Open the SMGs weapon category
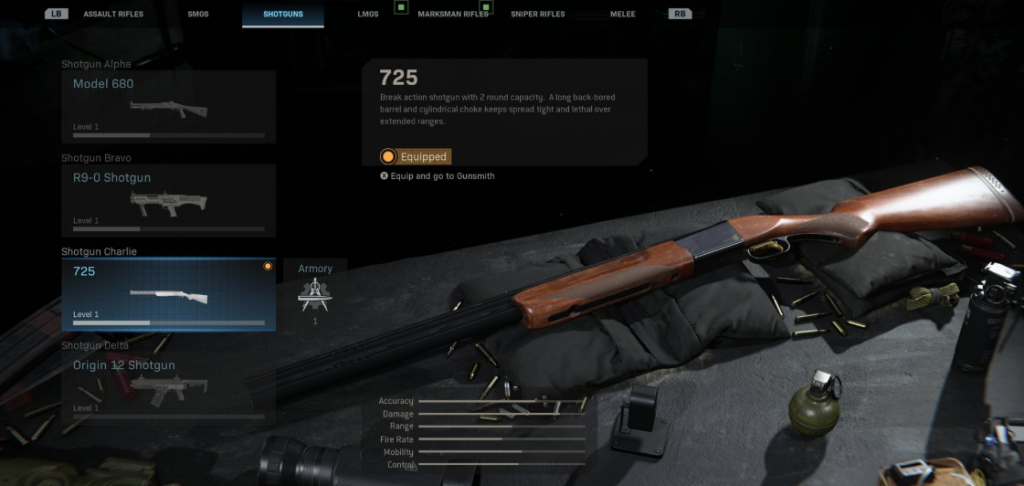The width and height of the screenshot is (1024, 486). coord(197,15)
